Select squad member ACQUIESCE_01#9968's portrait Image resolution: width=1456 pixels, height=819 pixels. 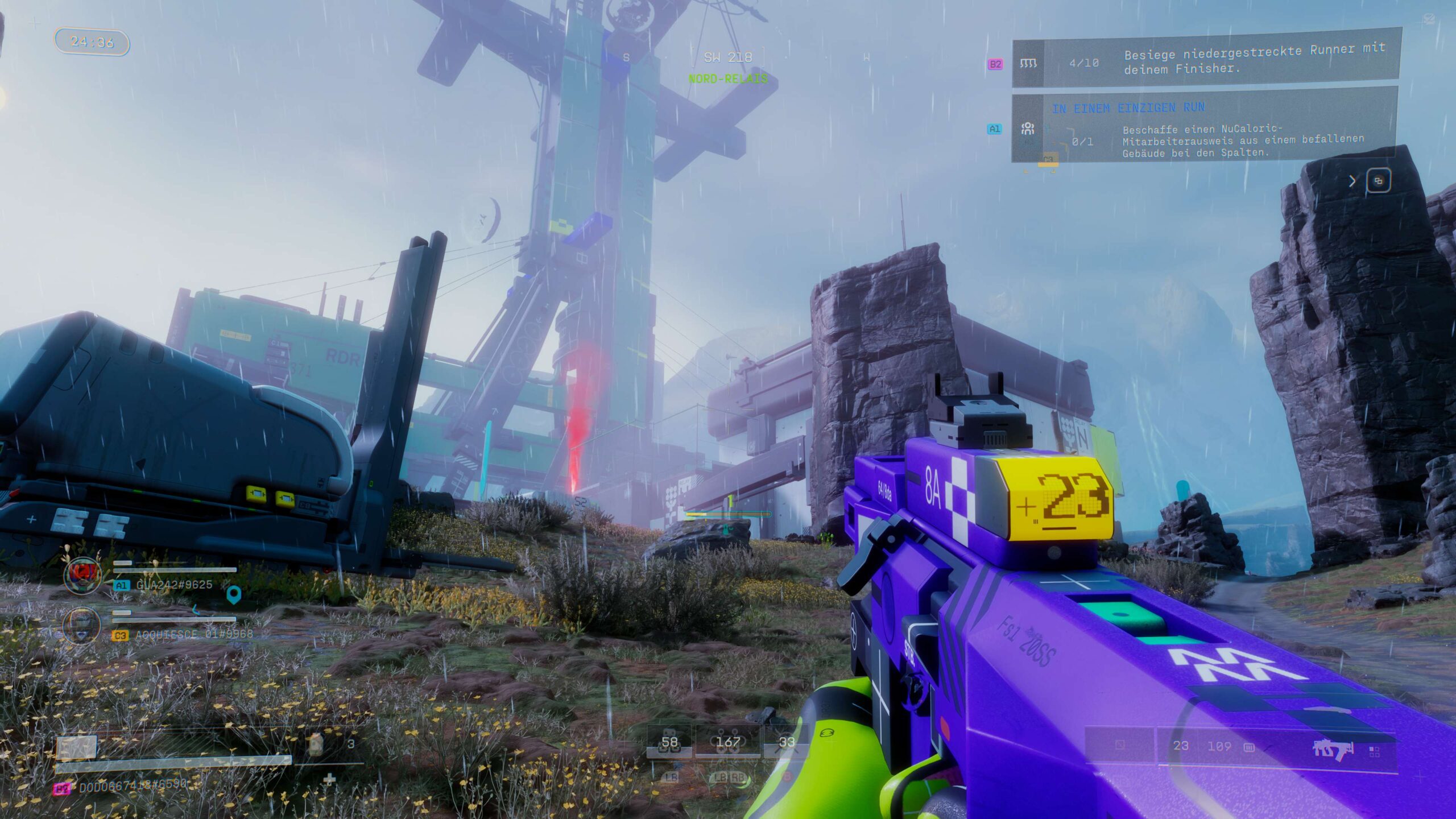(x=82, y=625)
